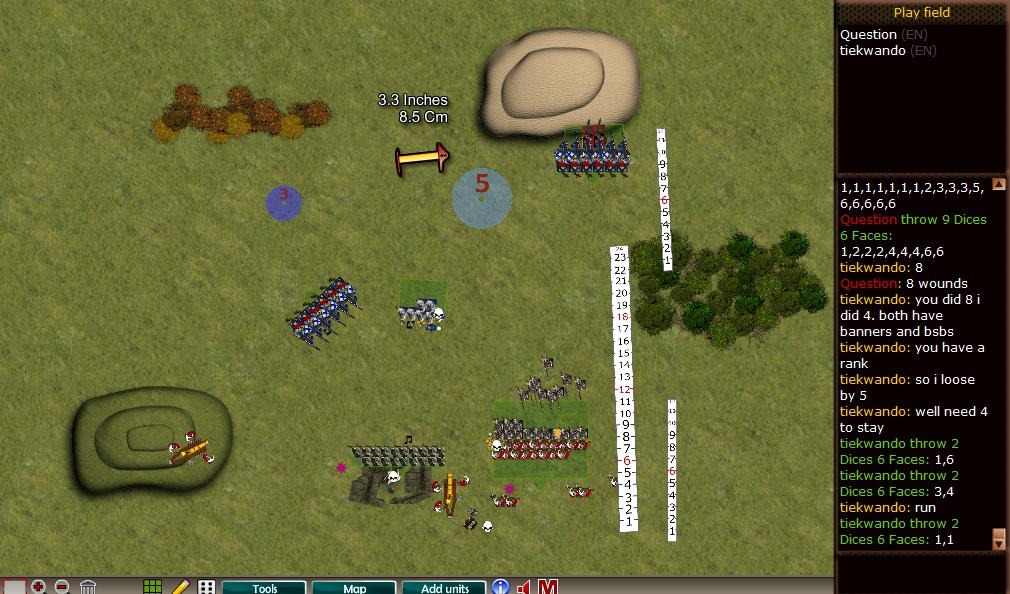Select player tiekwando in the player list

[873, 50]
